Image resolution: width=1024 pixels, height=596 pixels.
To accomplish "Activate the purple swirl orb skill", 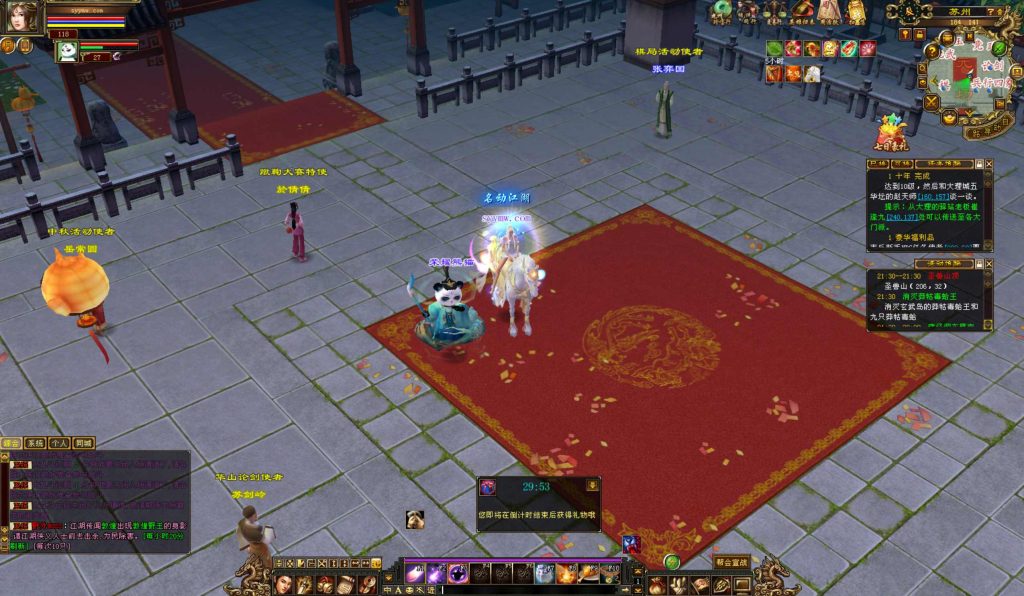I will tap(458, 573).
